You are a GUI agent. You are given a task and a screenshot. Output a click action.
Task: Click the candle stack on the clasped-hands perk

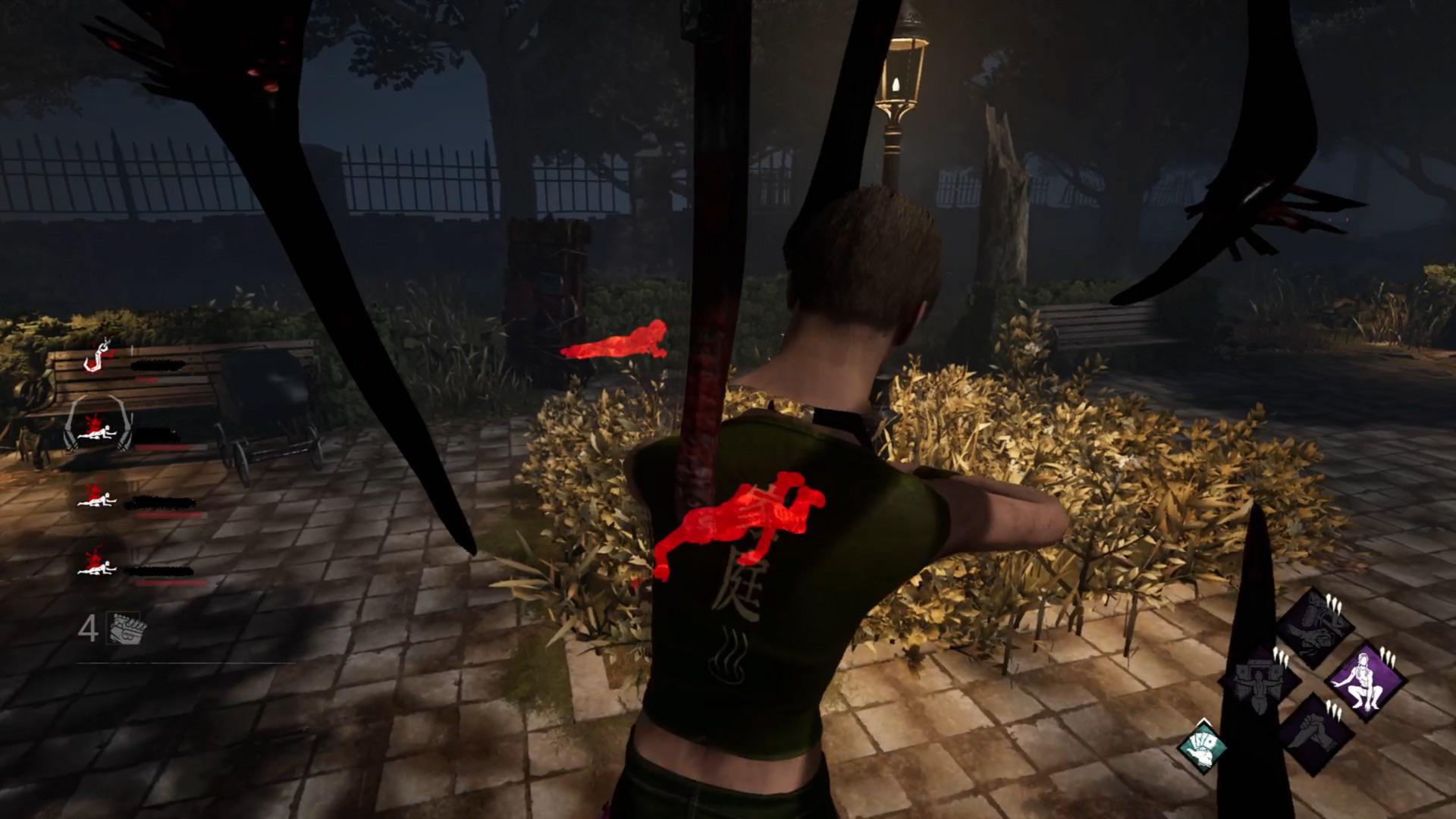1333,710
